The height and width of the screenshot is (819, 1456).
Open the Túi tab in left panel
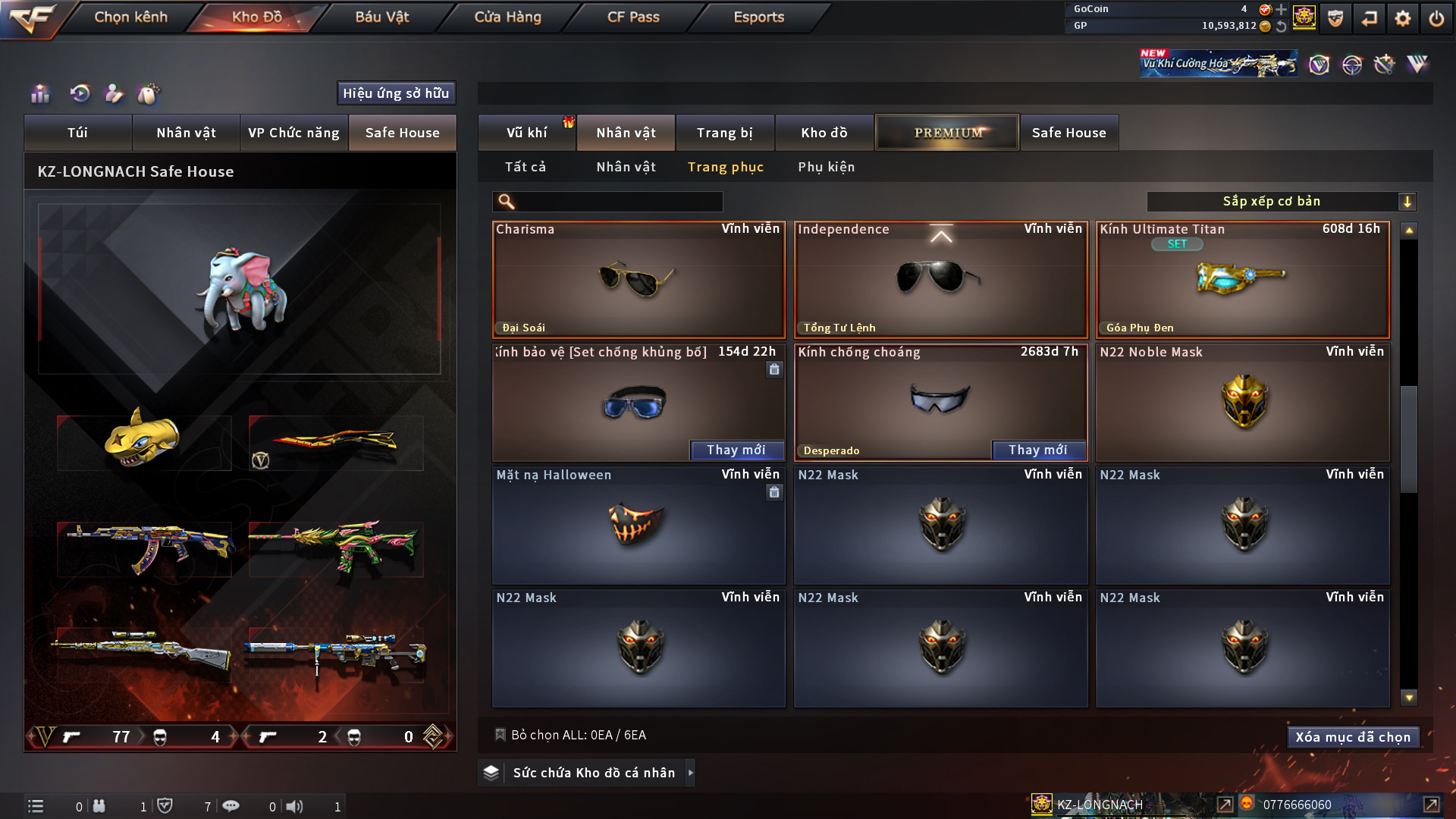coord(77,133)
